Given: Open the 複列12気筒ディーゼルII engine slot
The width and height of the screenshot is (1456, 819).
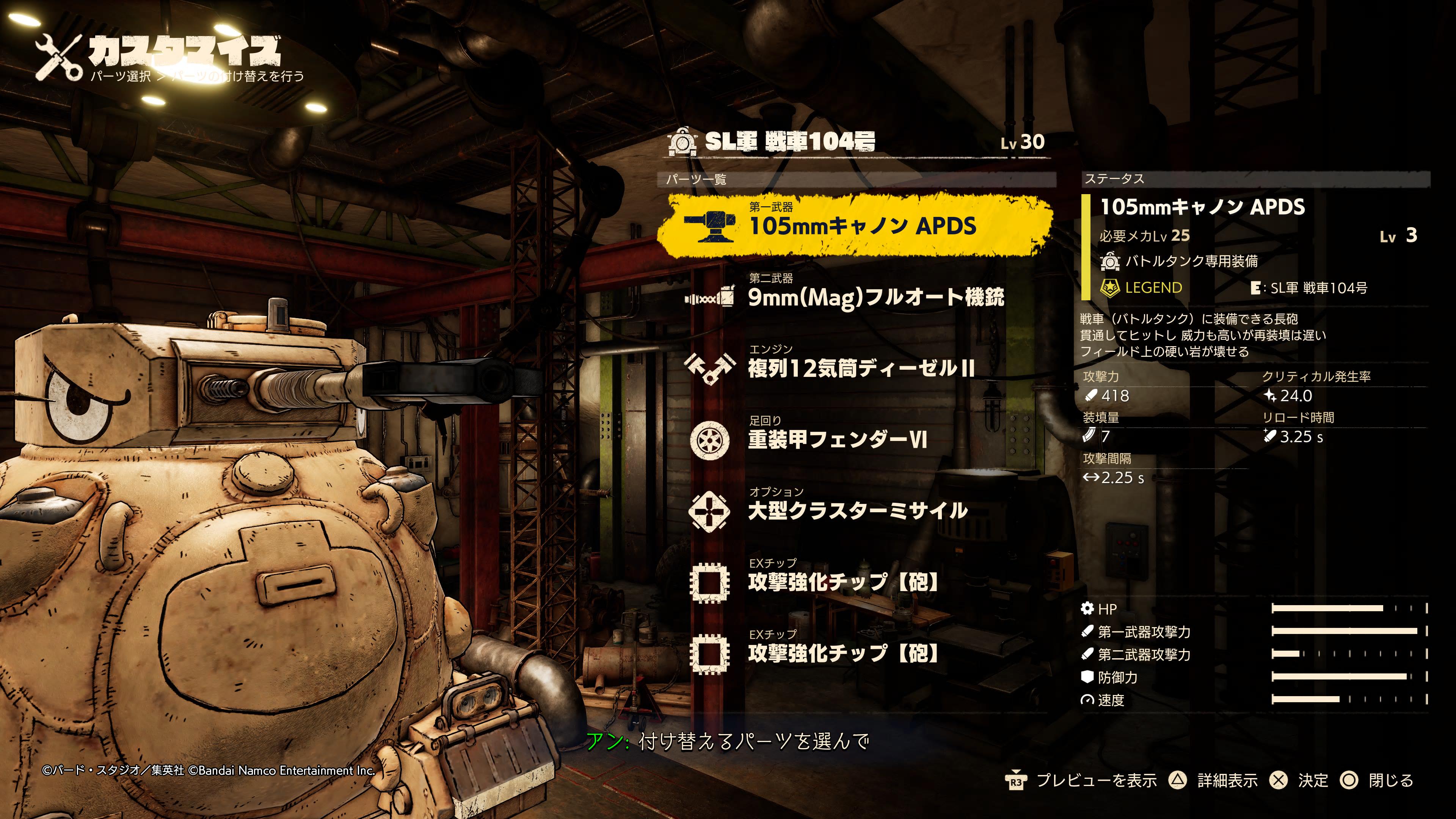Looking at the screenshot, I should [x=860, y=368].
